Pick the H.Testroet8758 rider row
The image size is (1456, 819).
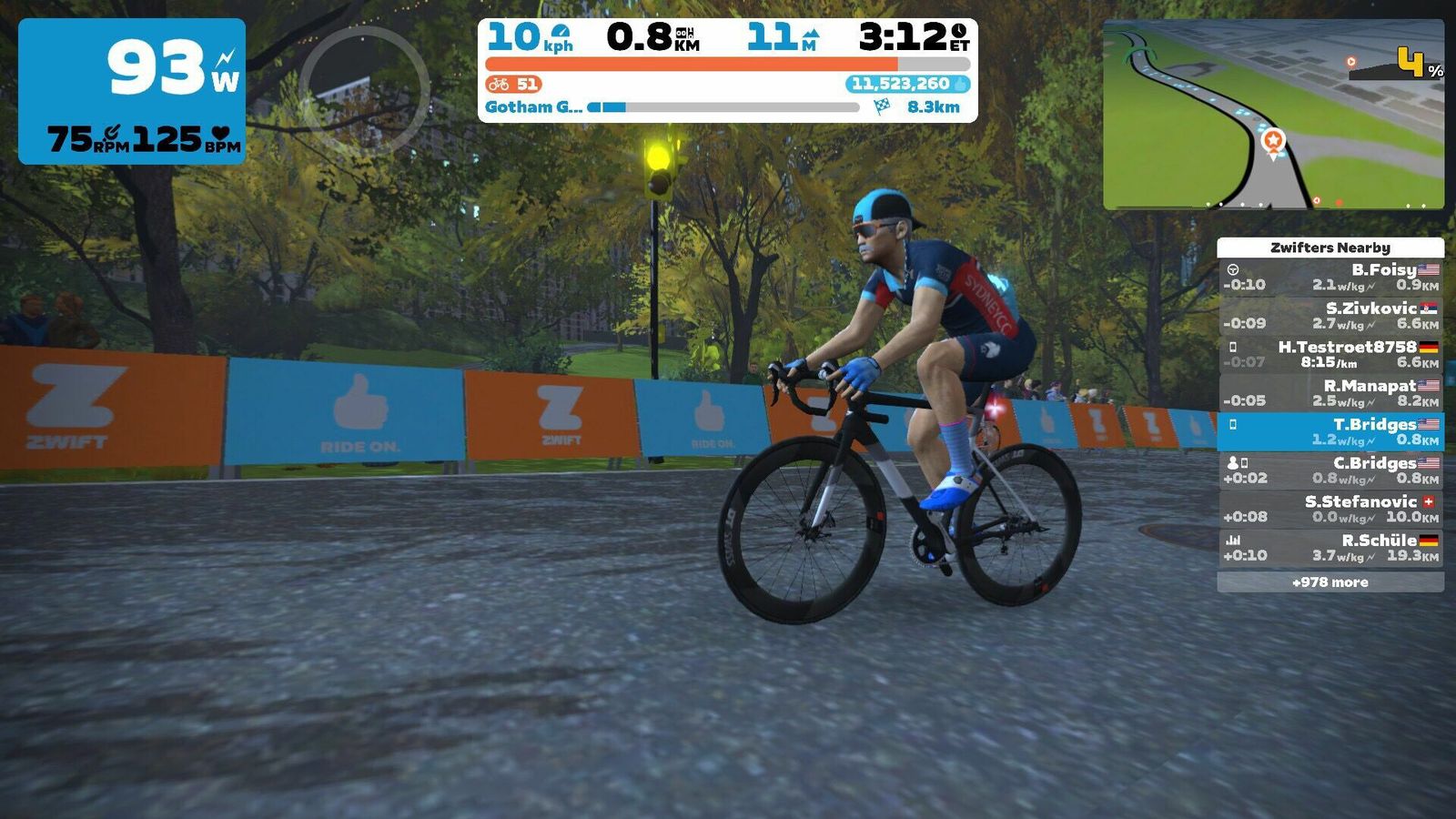click(x=1330, y=354)
